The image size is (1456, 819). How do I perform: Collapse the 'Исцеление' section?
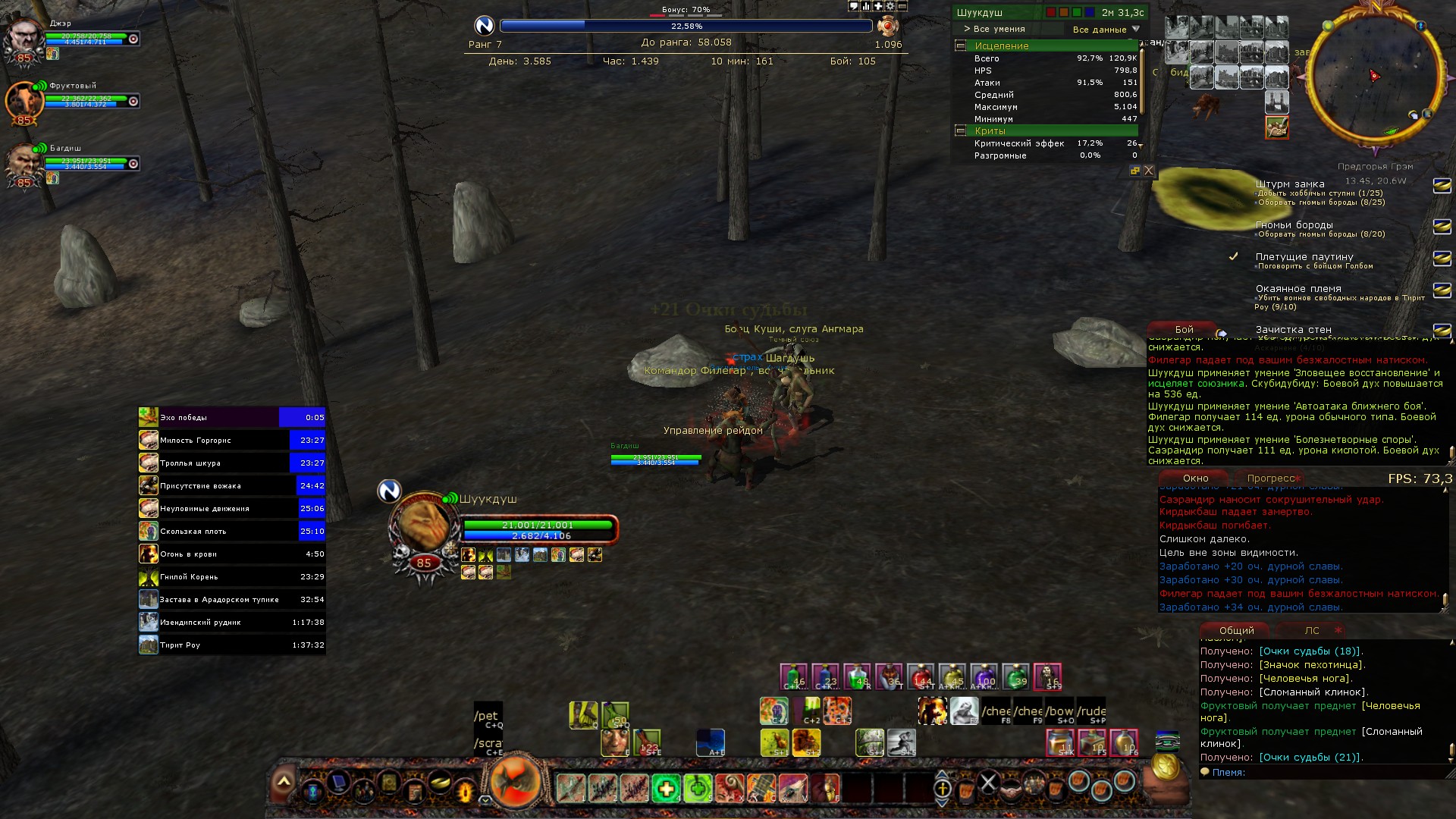(x=960, y=45)
